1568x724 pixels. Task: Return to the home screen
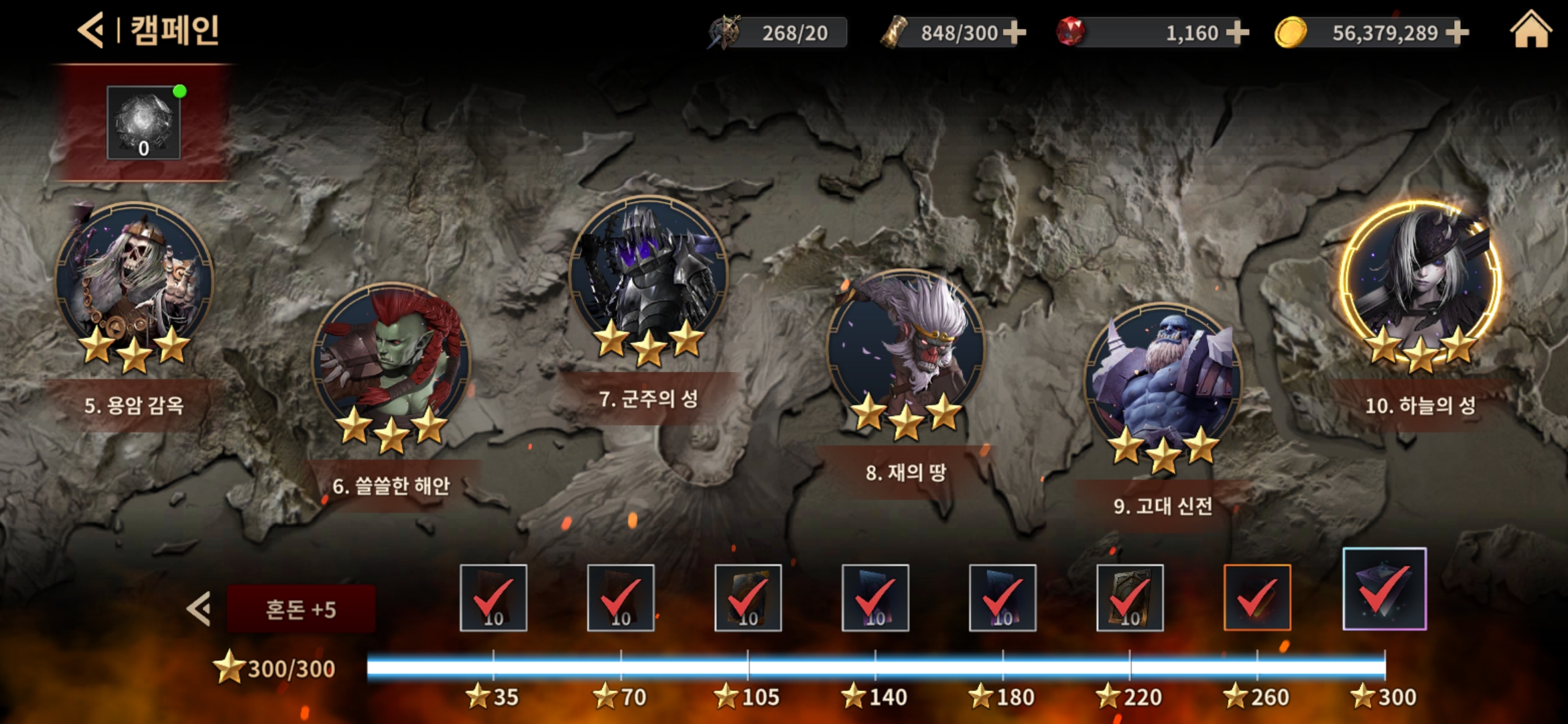[x=1530, y=30]
